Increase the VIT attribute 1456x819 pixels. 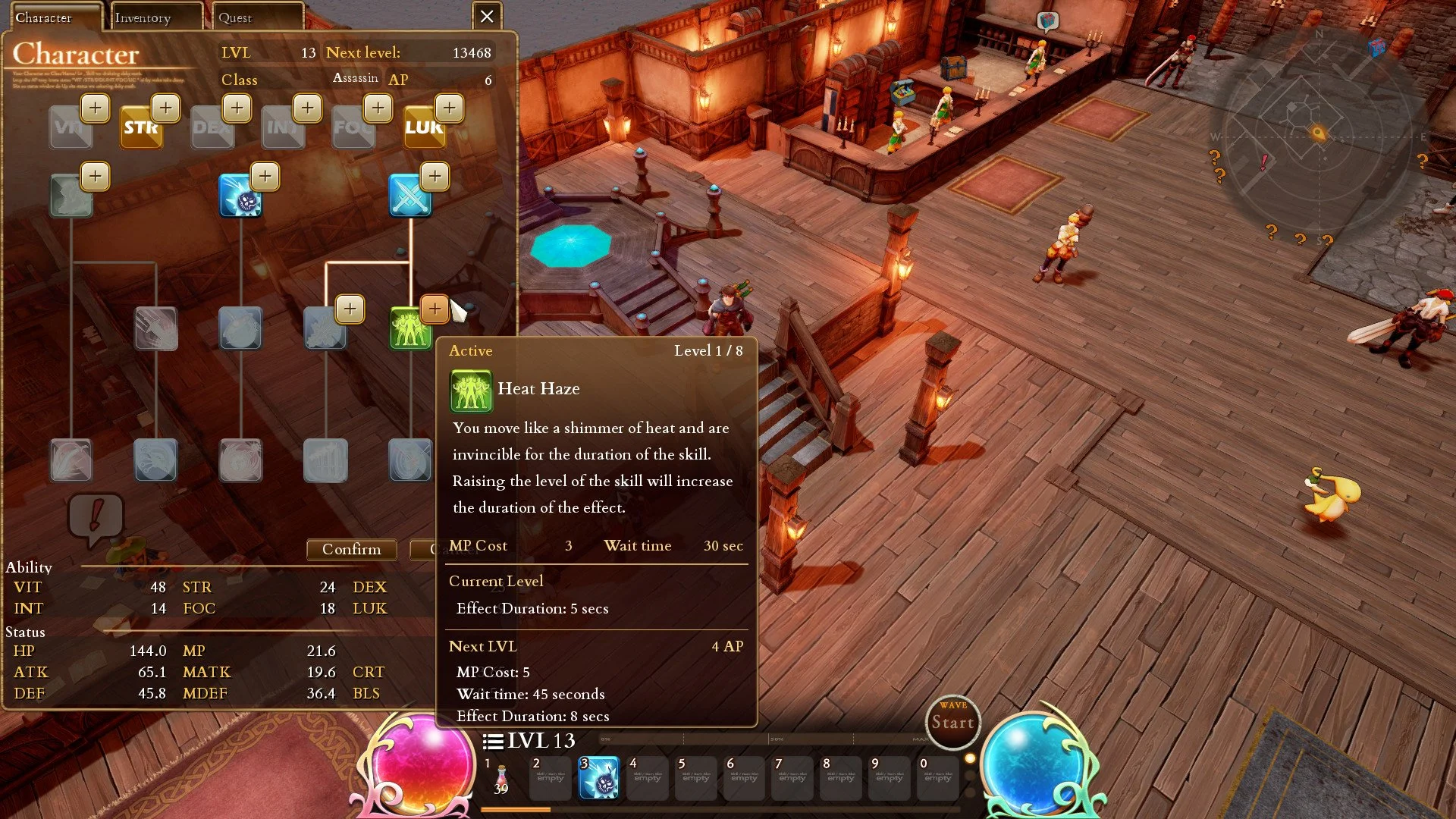tap(95, 108)
